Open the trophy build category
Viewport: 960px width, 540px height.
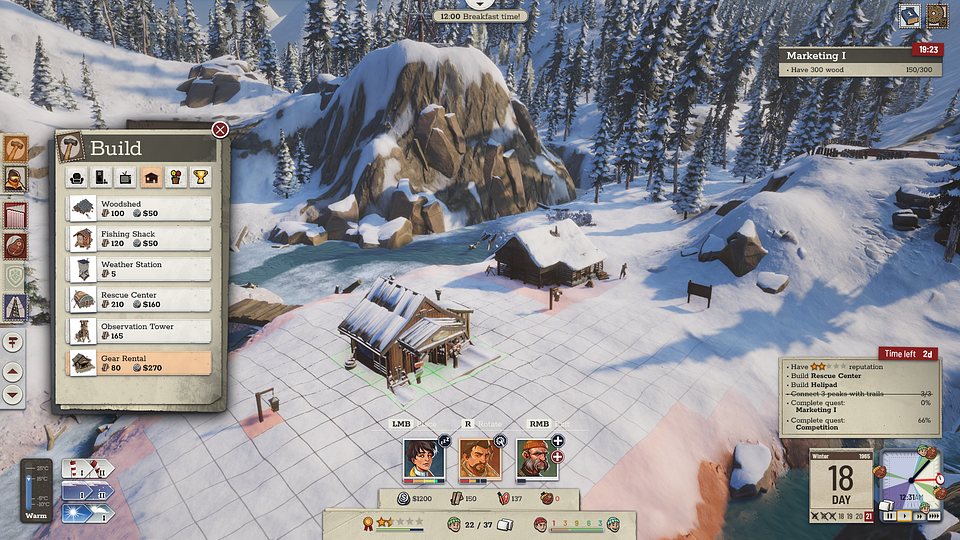point(200,178)
